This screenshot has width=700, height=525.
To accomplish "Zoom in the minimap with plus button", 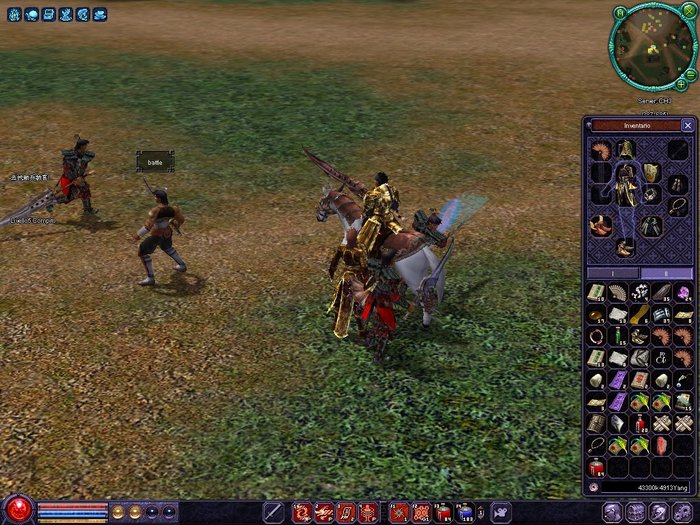I will (x=679, y=83).
